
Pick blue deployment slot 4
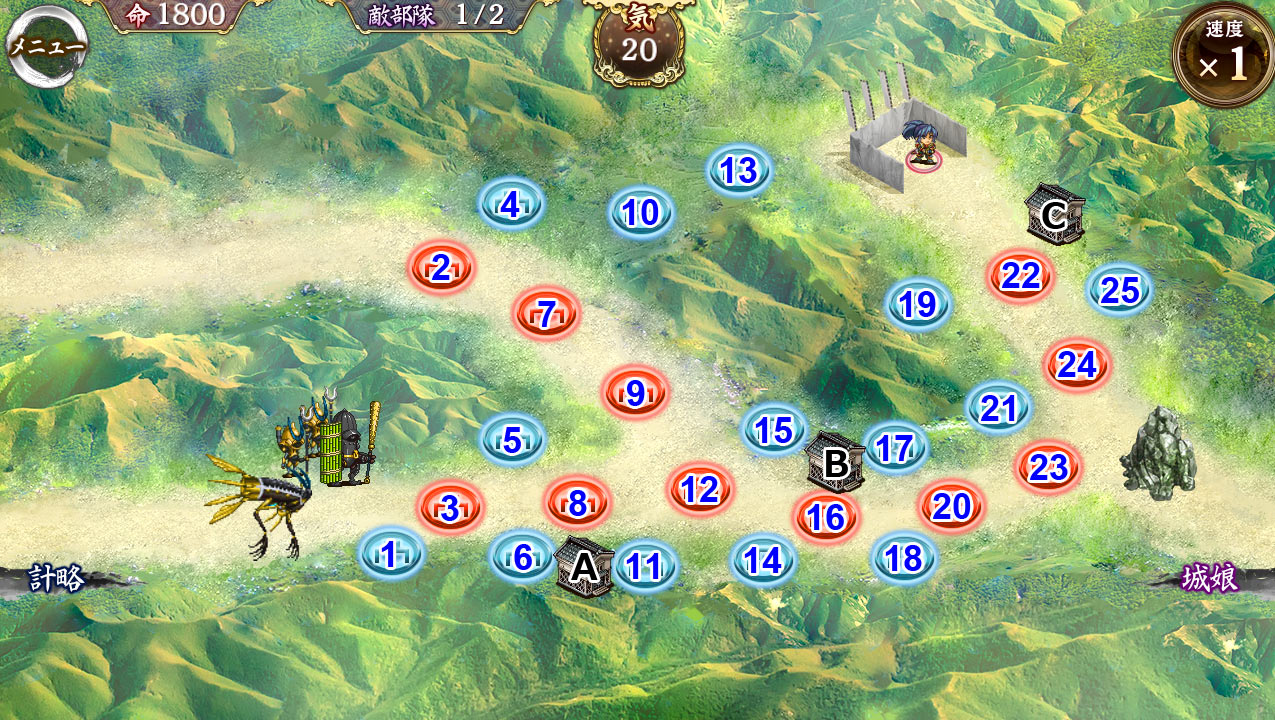click(x=511, y=206)
